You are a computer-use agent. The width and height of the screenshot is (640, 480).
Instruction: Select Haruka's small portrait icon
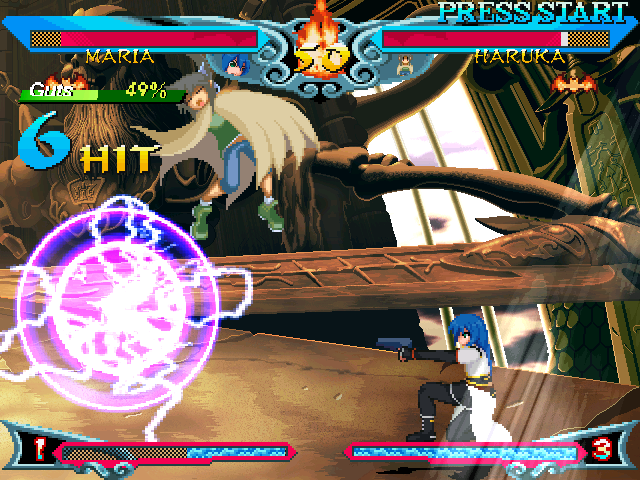click(x=406, y=66)
